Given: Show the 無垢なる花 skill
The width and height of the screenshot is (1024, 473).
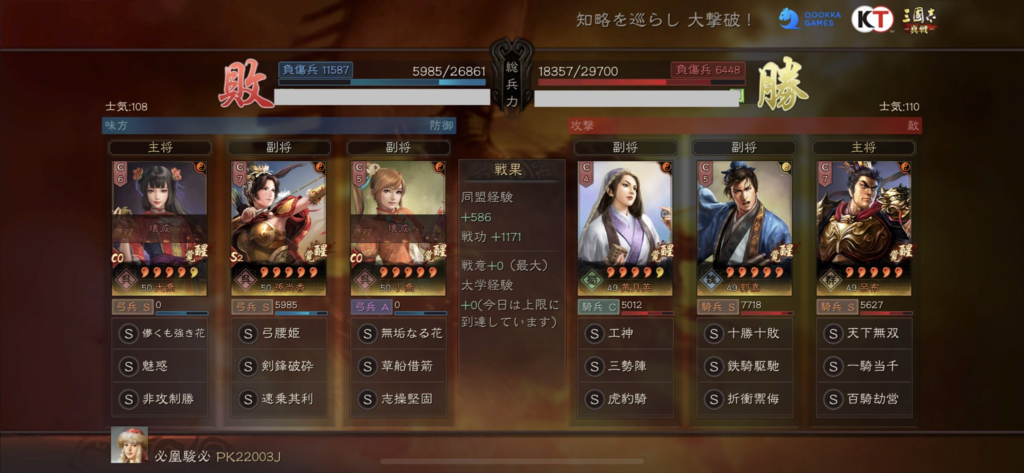Looking at the screenshot, I should point(398,334).
